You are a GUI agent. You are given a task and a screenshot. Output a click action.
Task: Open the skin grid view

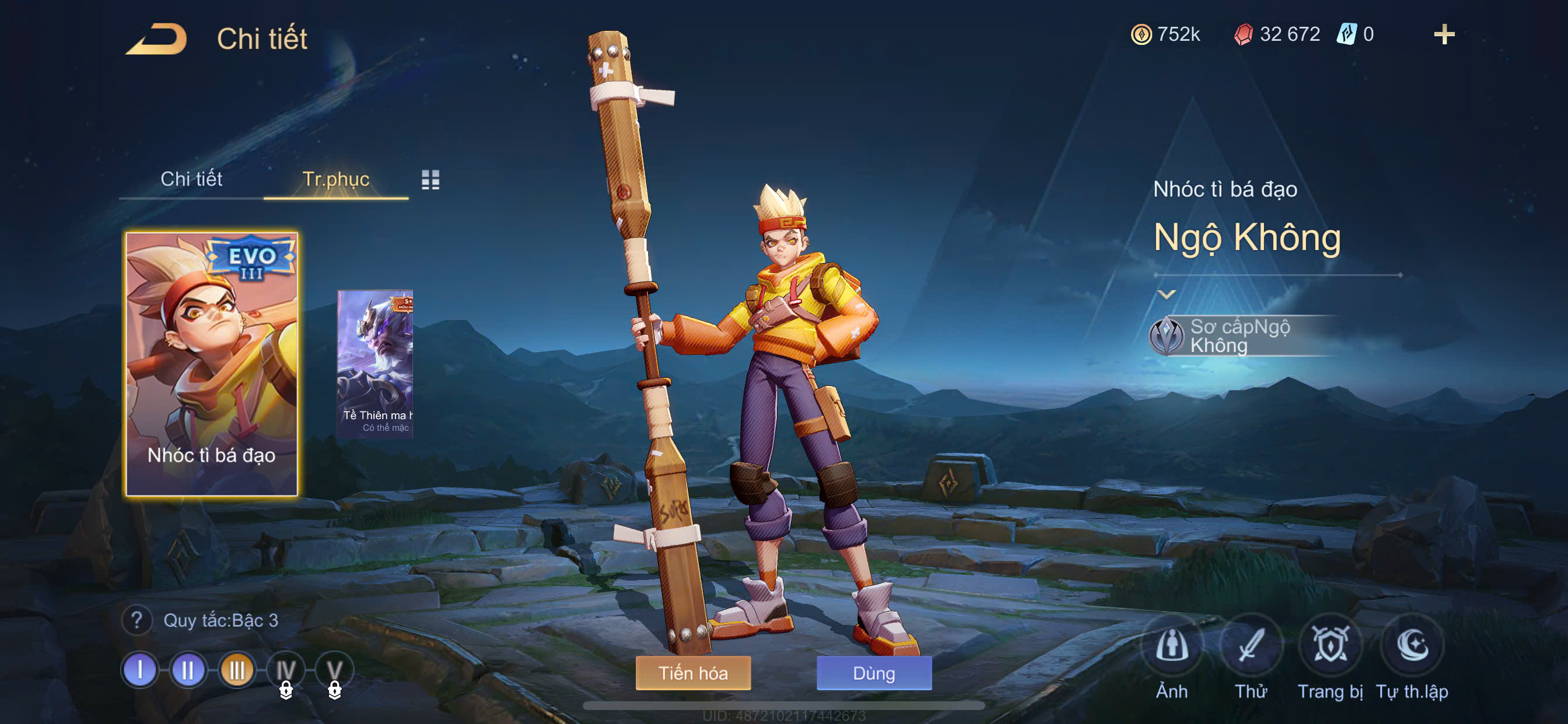coord(430,180)
